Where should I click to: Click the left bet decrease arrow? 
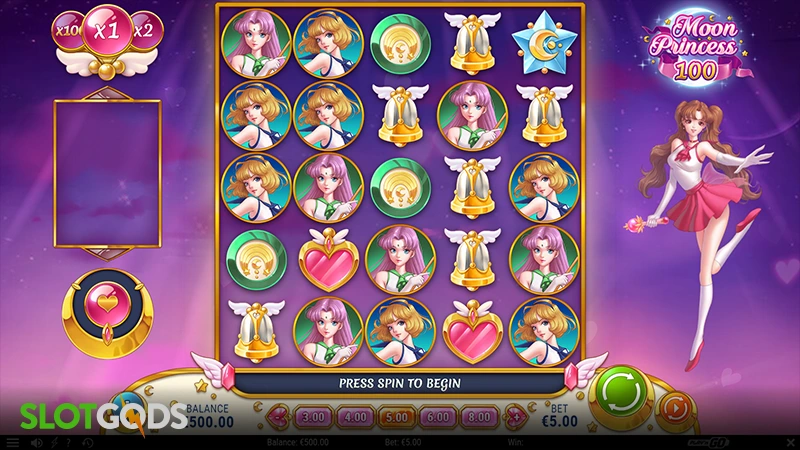point(280,414)
